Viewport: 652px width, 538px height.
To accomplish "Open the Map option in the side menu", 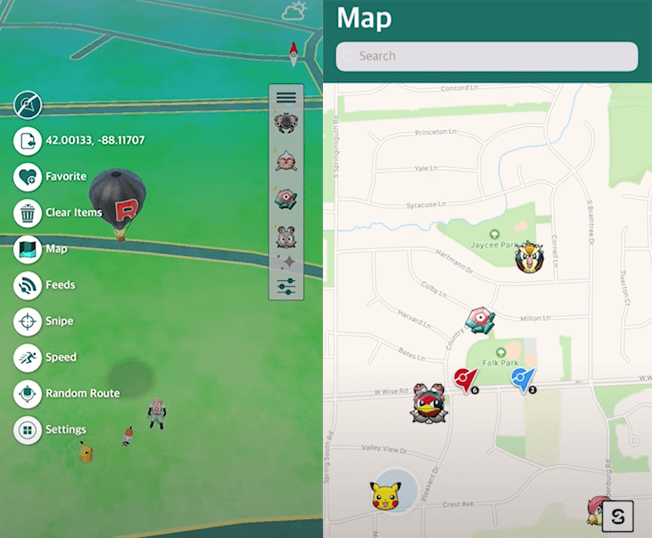I will coord(28,249).
